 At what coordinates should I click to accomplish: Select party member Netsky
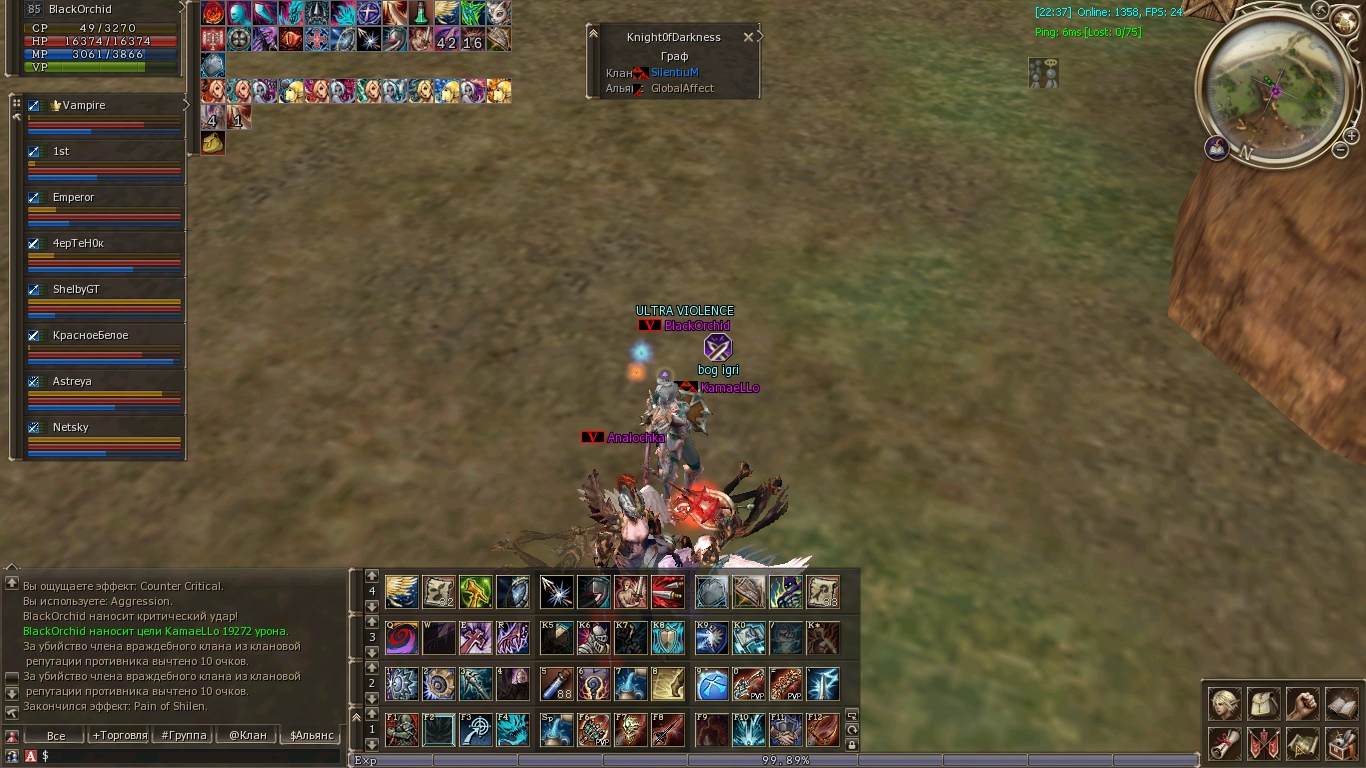(x=70, y=427)
